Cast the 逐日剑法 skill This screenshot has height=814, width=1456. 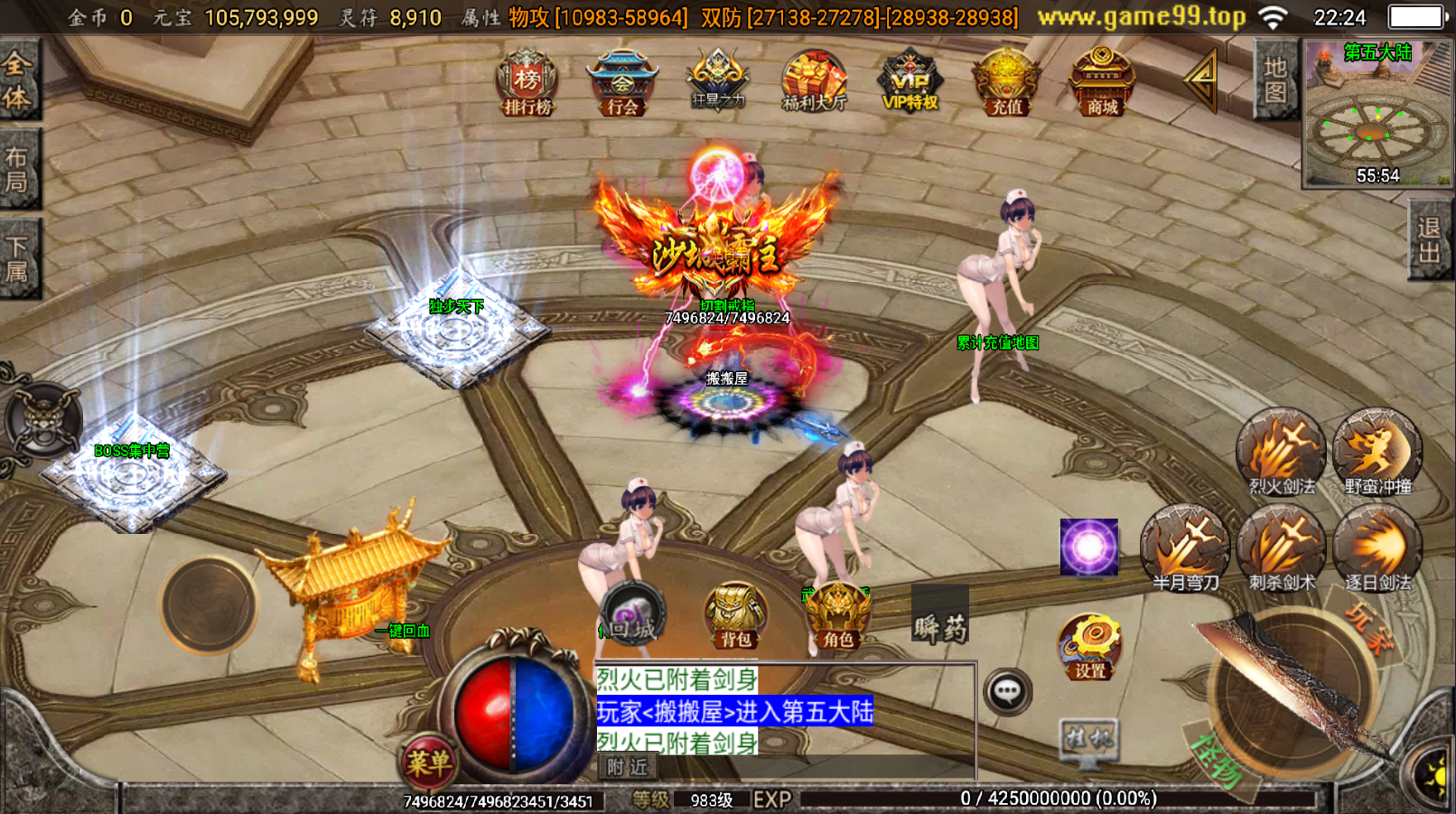[1377, 547]
